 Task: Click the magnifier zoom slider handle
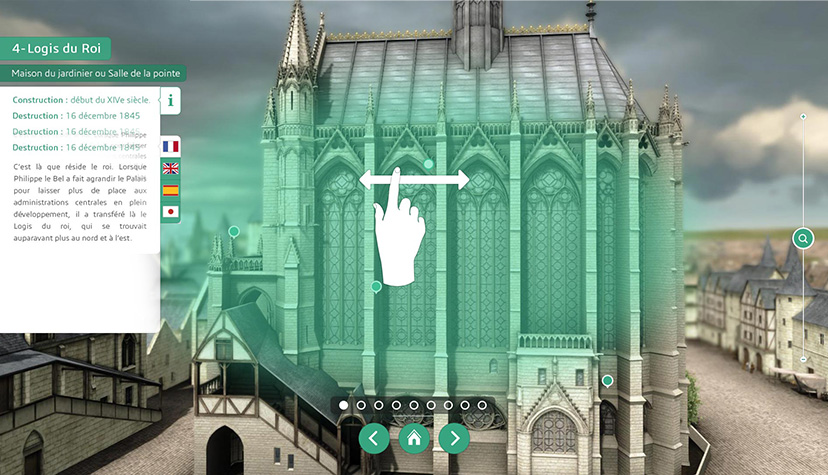(802, 238)
